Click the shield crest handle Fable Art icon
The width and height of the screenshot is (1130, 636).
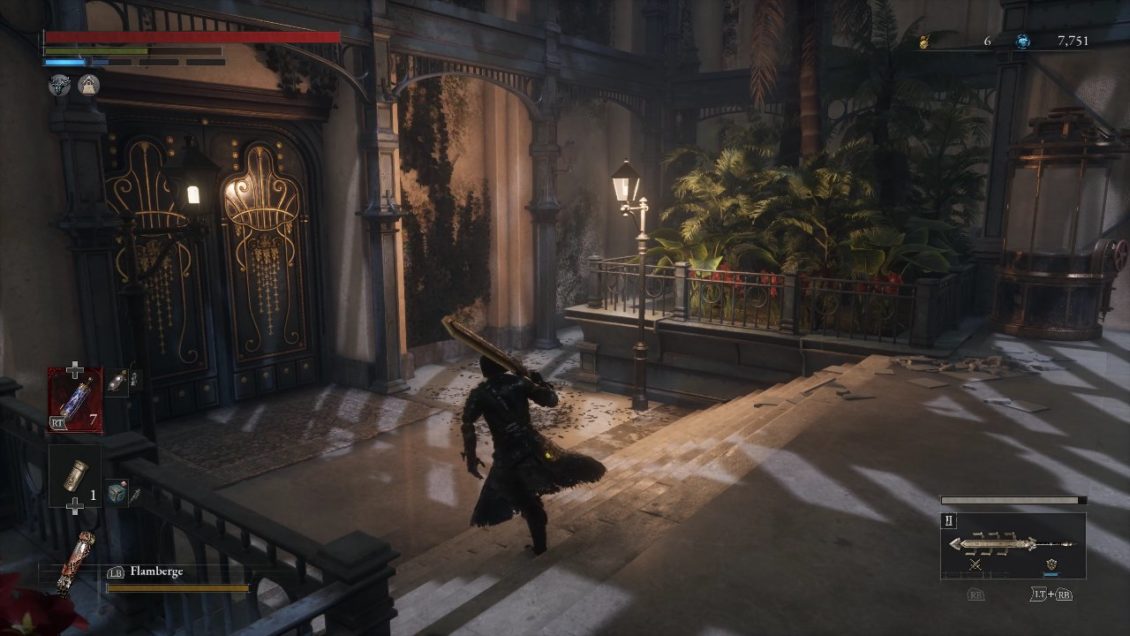(1051, 566)
